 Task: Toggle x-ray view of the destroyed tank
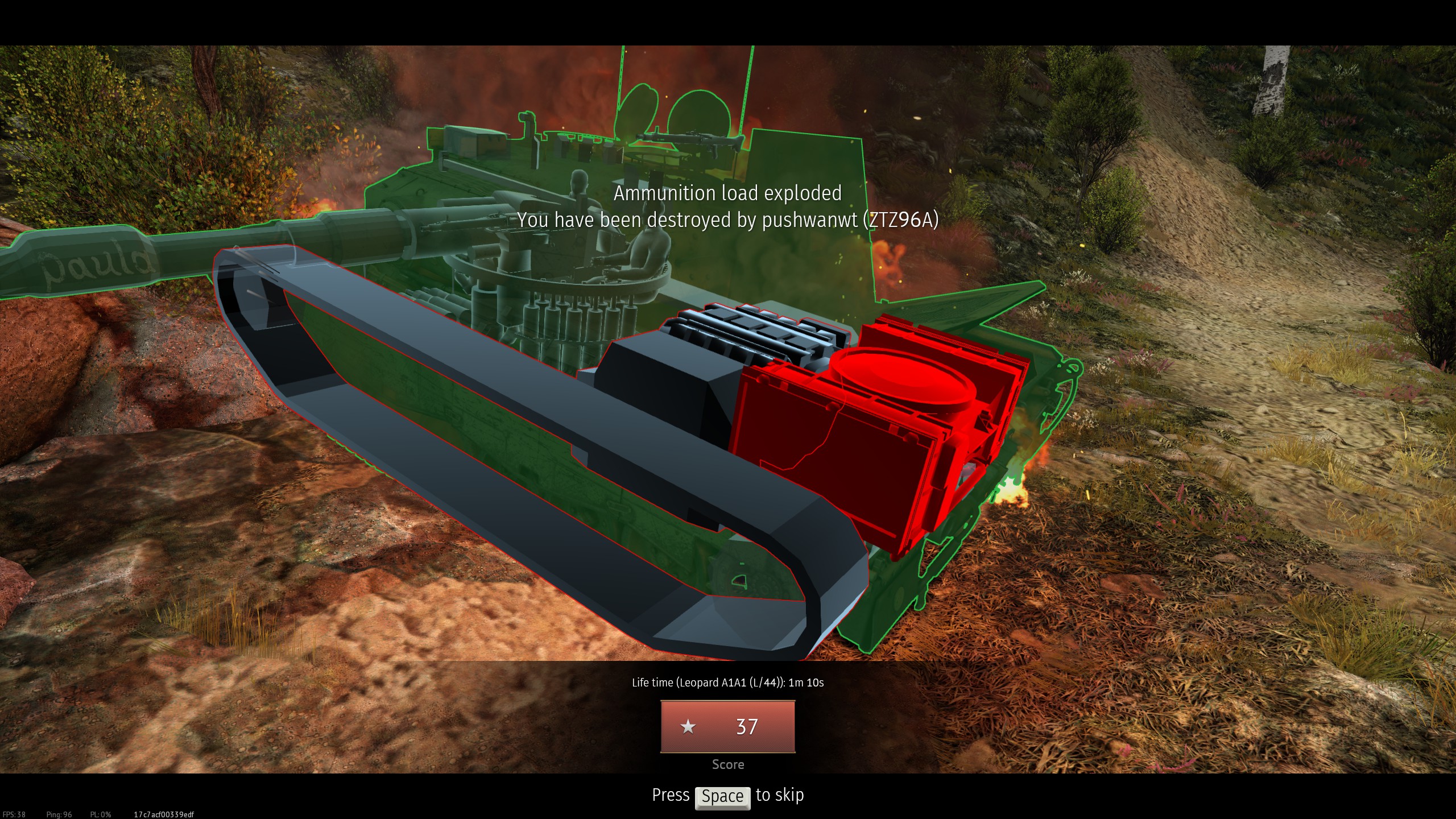point(626,398)
